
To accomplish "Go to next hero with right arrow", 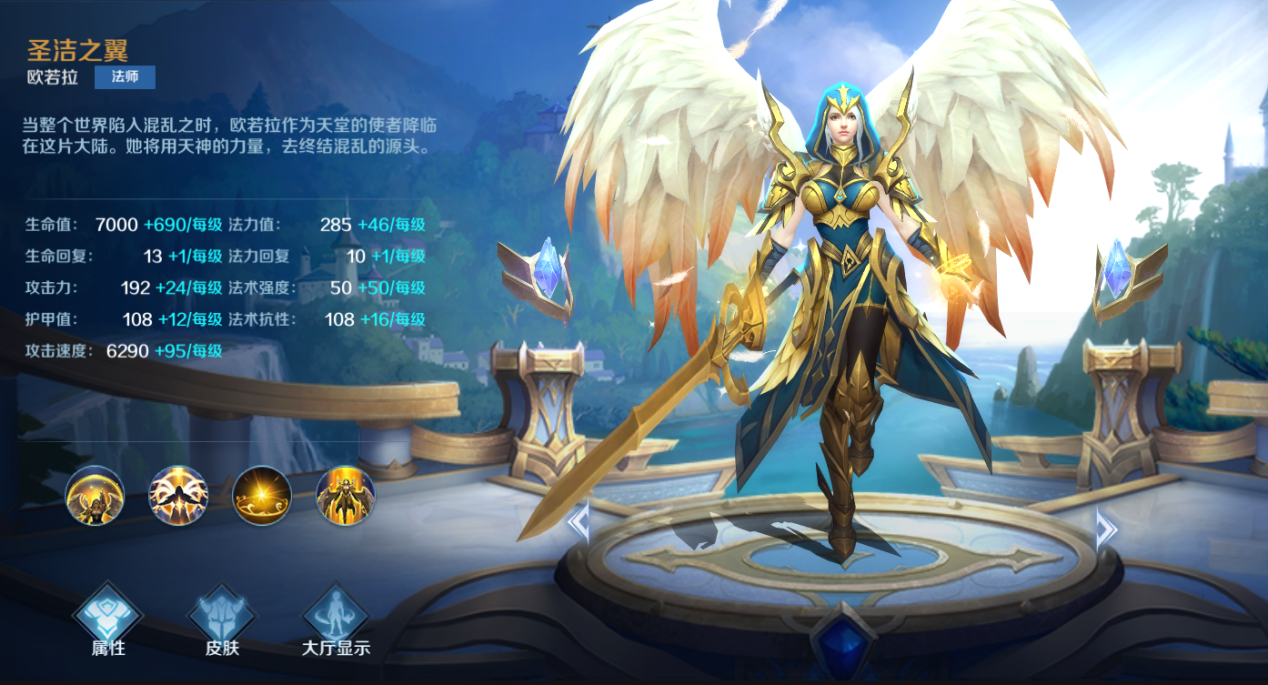I will point(1105,527).
